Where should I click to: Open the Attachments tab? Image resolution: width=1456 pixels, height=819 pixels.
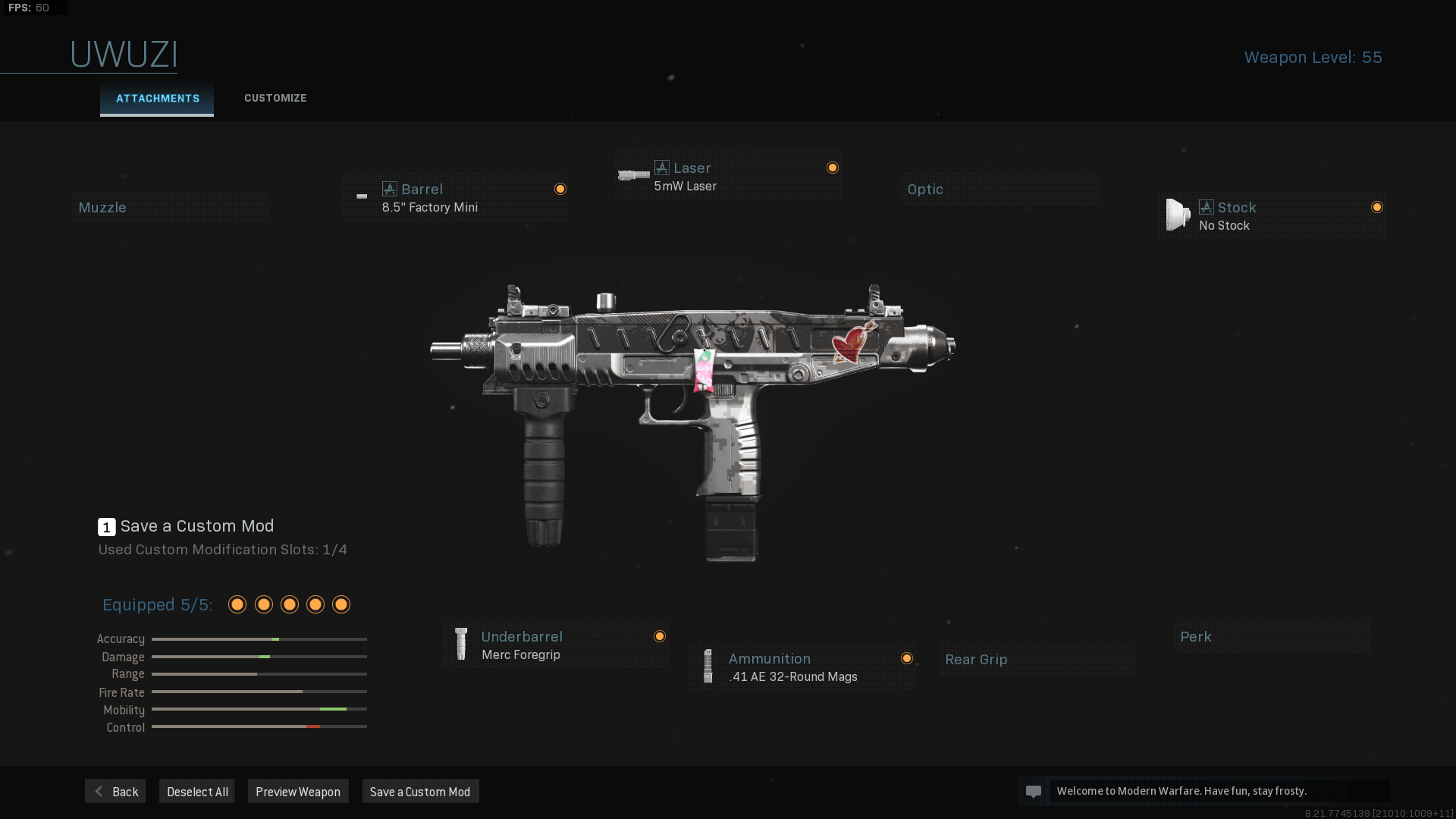(157, 98)
